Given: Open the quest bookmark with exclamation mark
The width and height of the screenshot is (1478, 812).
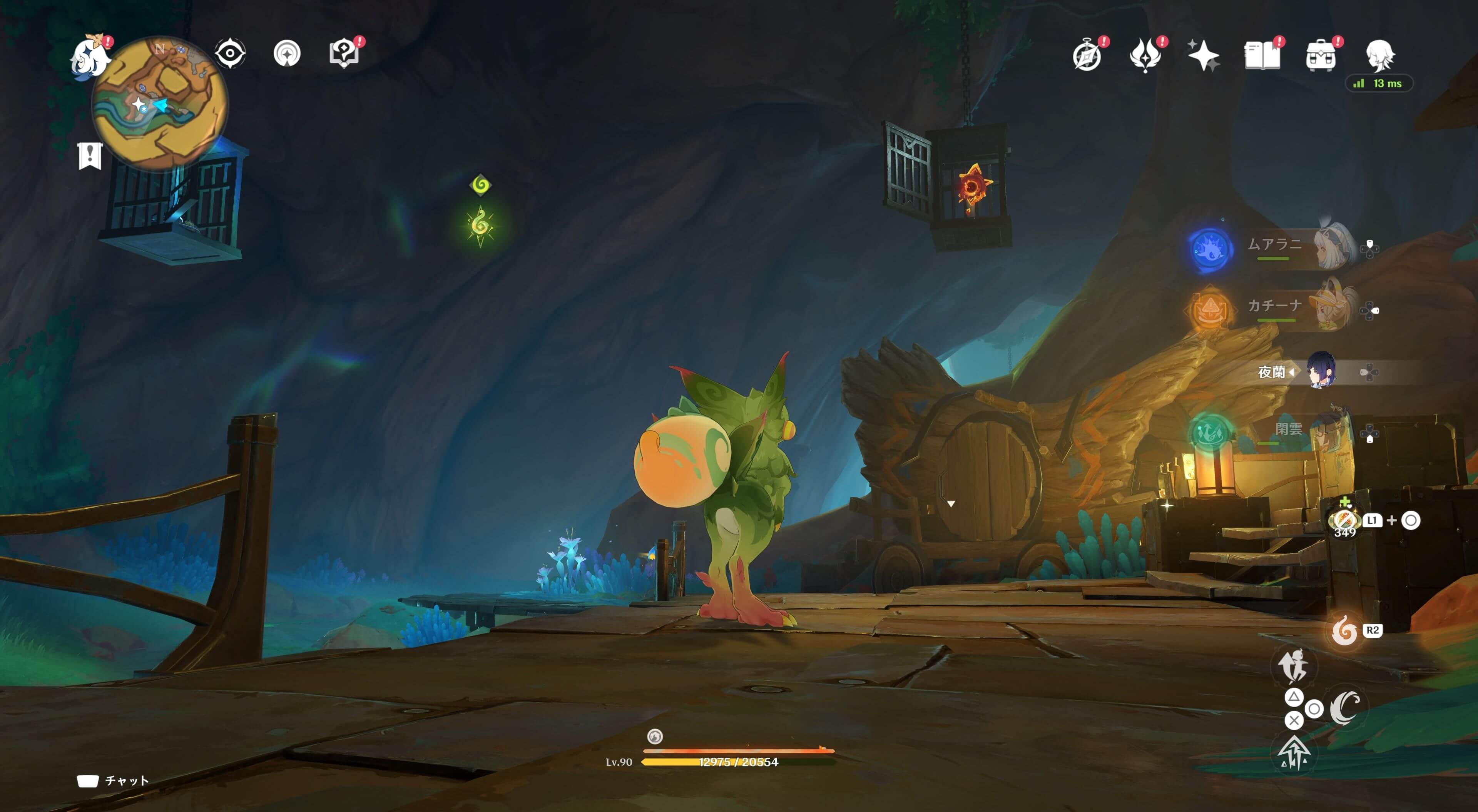Looking at the screenshot, I should coord(90,155).
